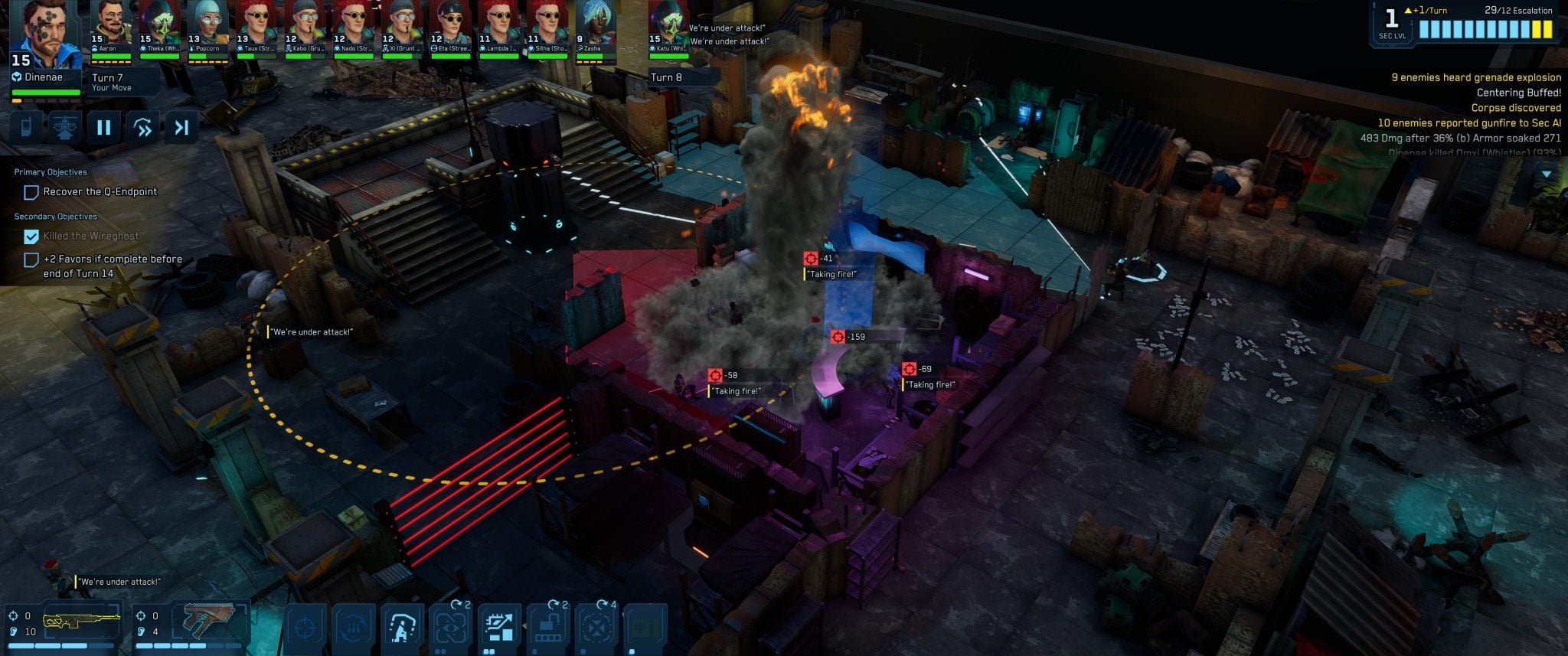The height and width of the screenshot is (656, 1568).
Task: Activate the eye-shaped ability on cooldown
Action: coord(450,629)
